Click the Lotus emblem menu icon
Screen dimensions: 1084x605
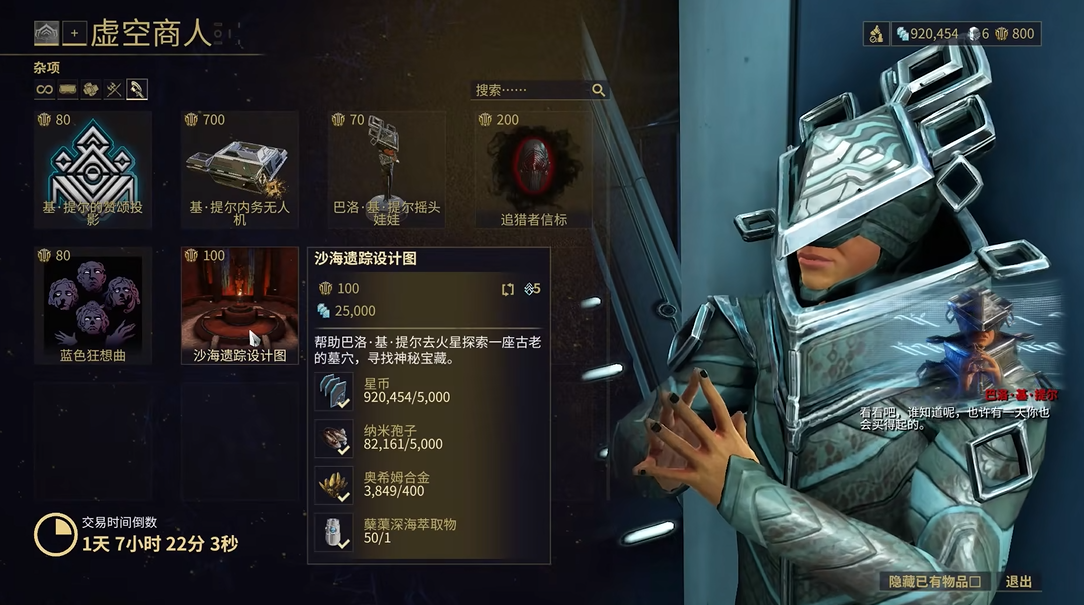[46, 34]
